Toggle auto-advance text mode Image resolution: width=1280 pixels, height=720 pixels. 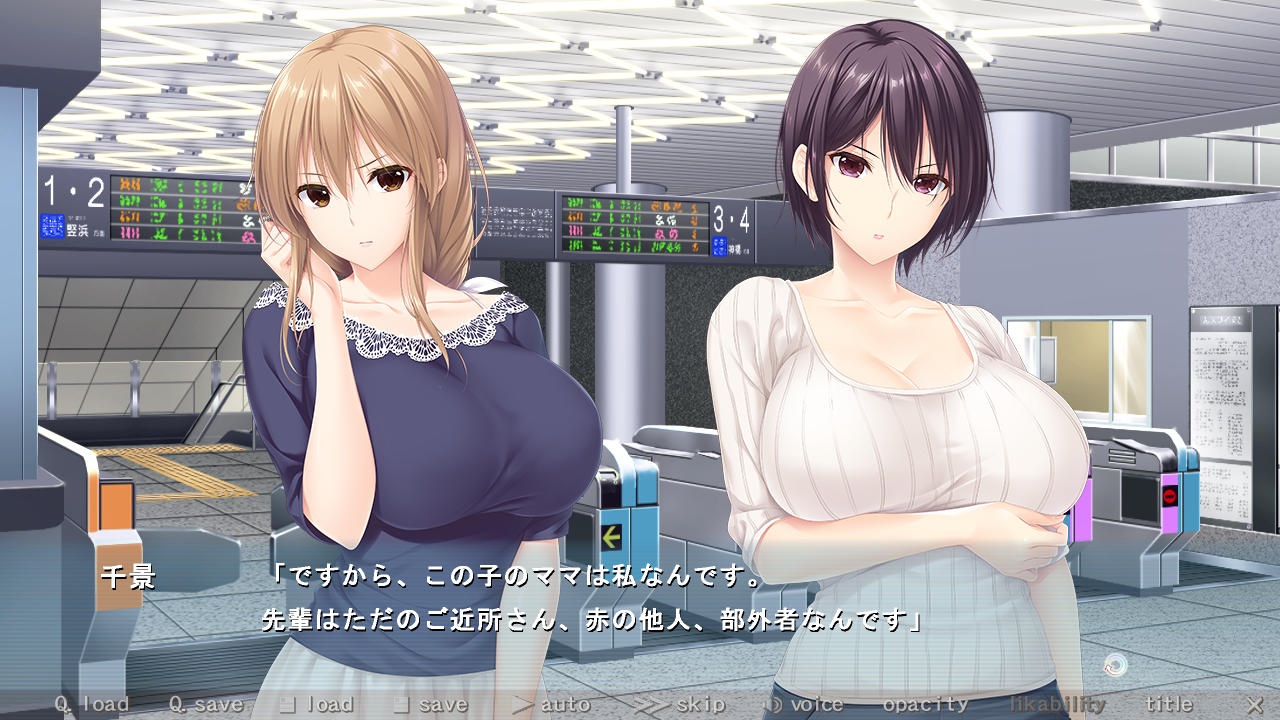pos(551,705)
